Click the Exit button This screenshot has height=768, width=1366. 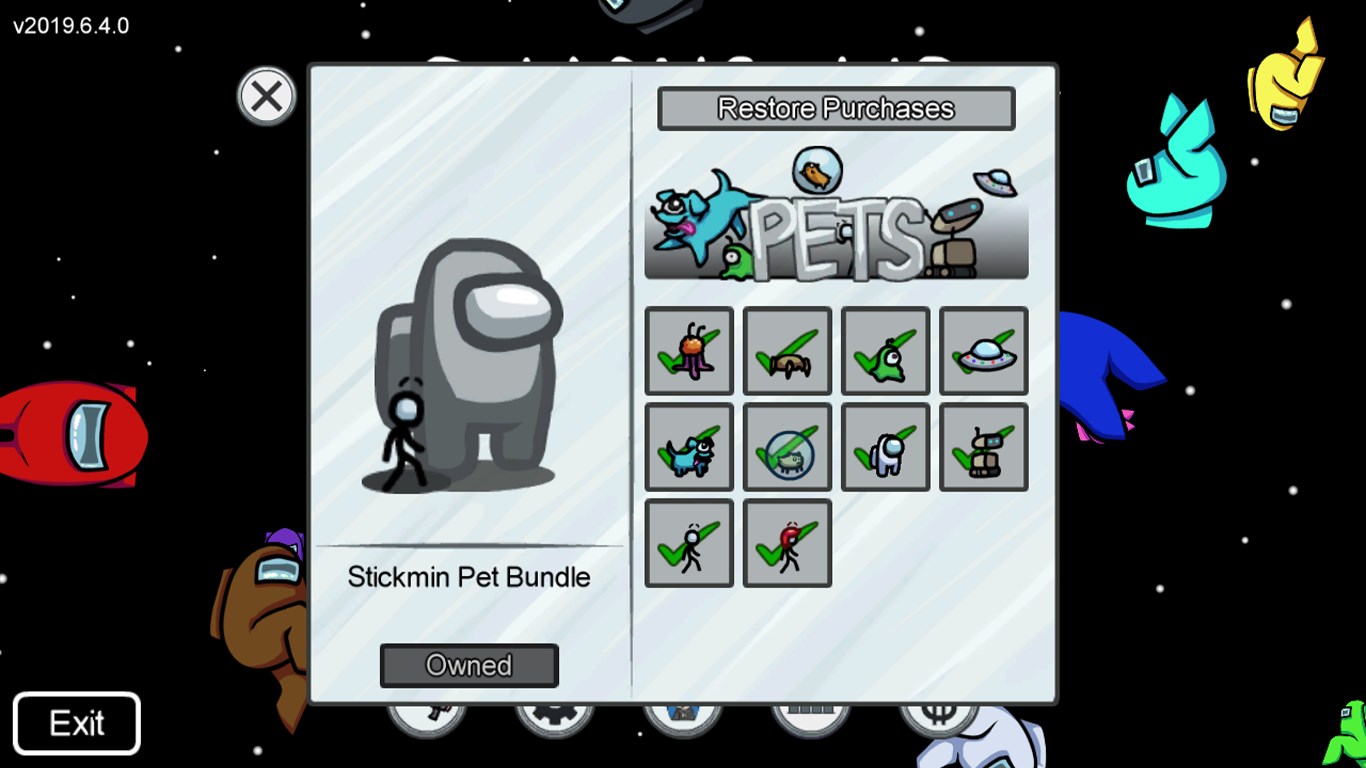coord(76,722)
